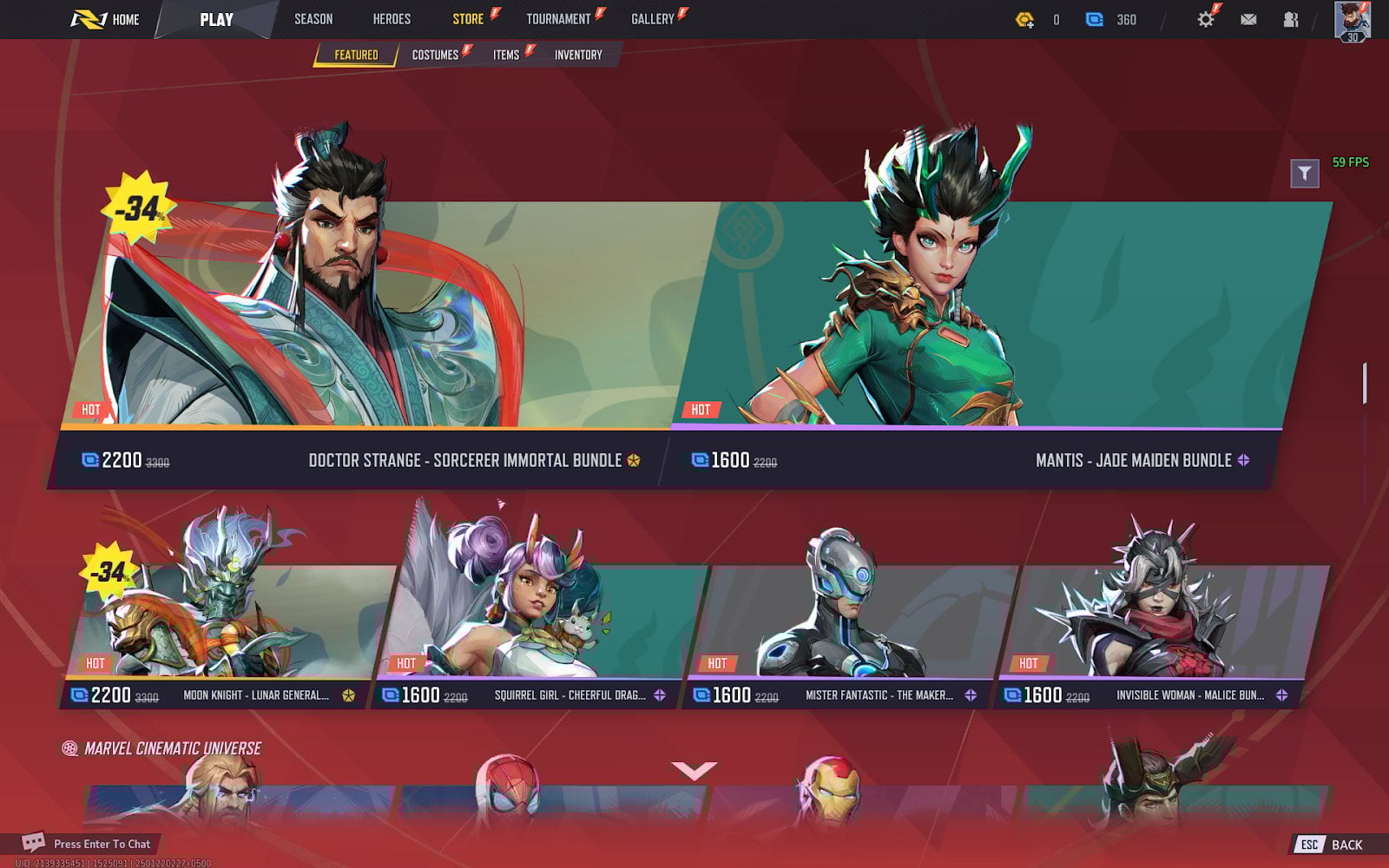The height and width of the screenshot is (868, 1389).
Task: Open the settings gear icon
Action: point(1205,19)
